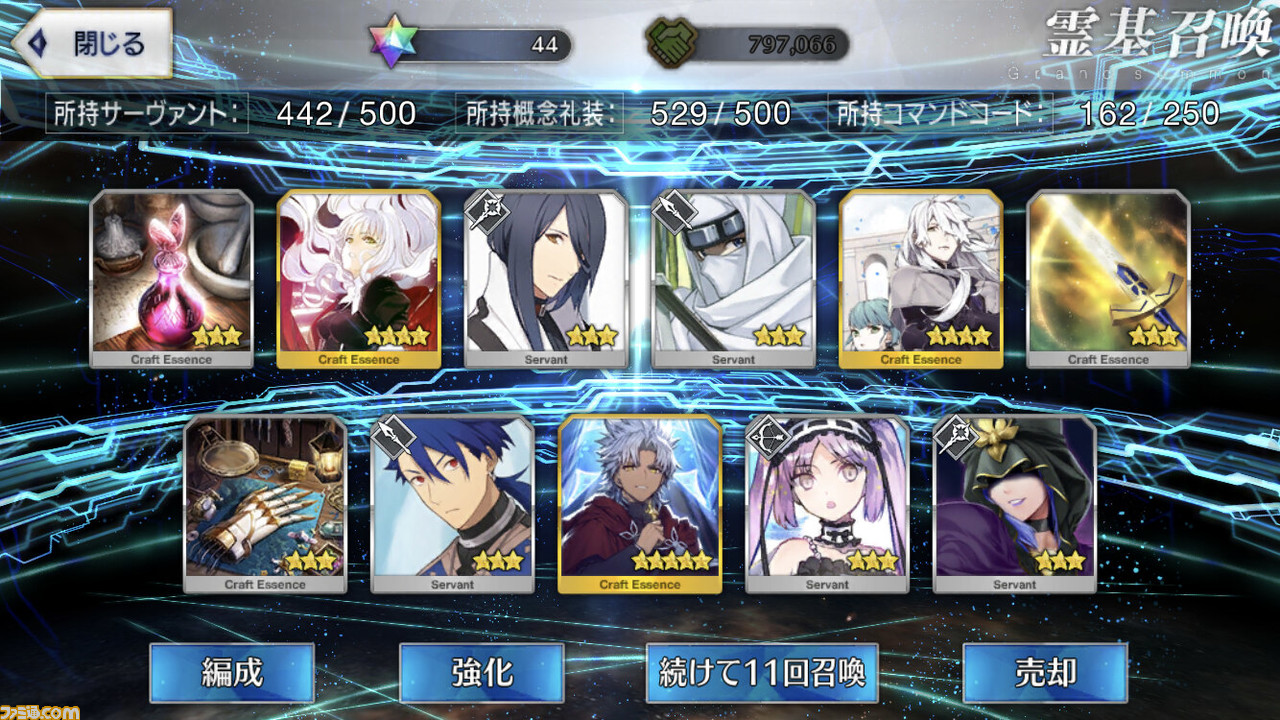Choose the white-hooded masked Servant card
Viewport: 1280px width, 720px height.
tap(732, 278)
